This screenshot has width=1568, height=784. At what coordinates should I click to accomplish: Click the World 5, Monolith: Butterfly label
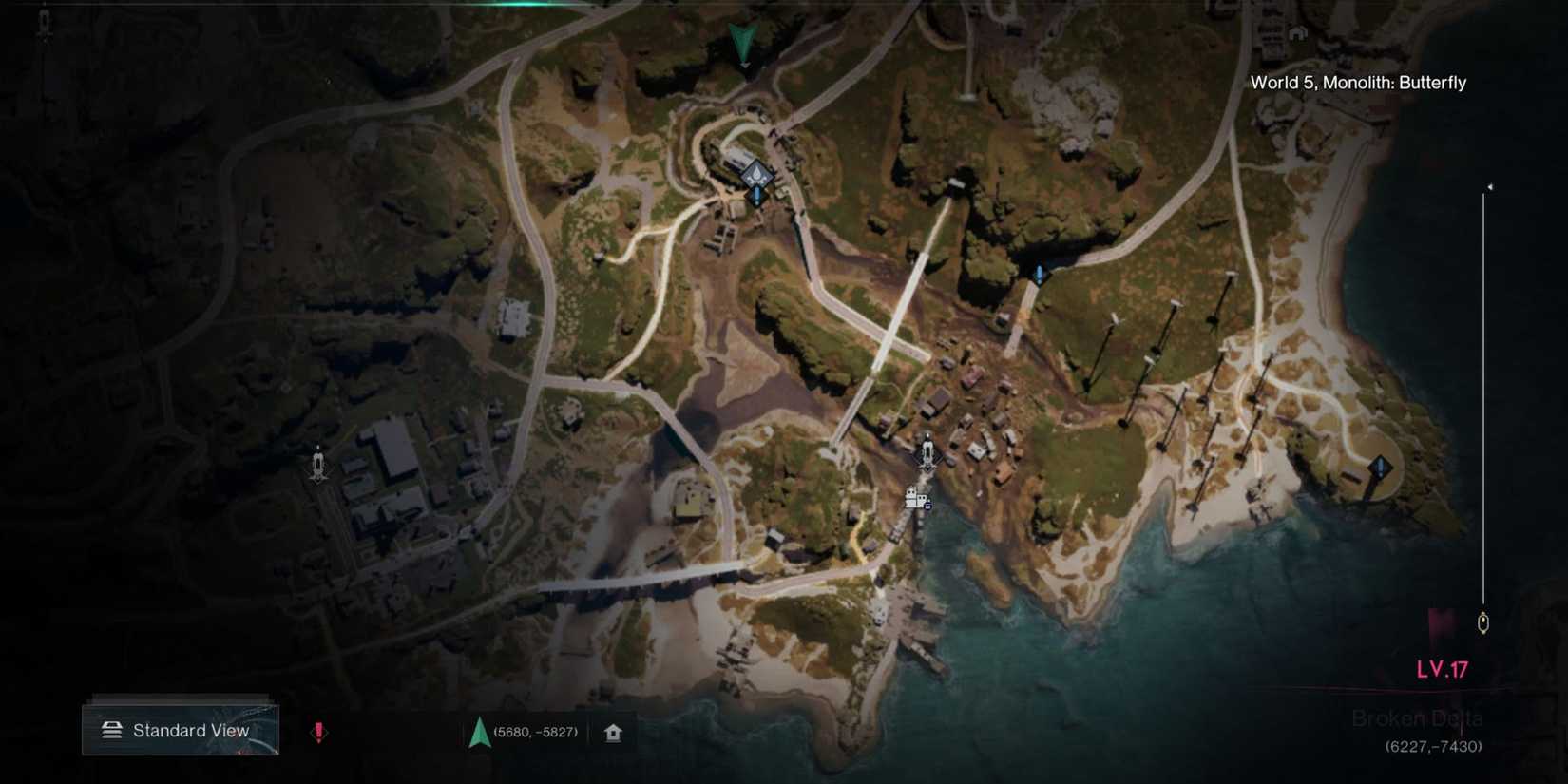[x=1357, y=83]
